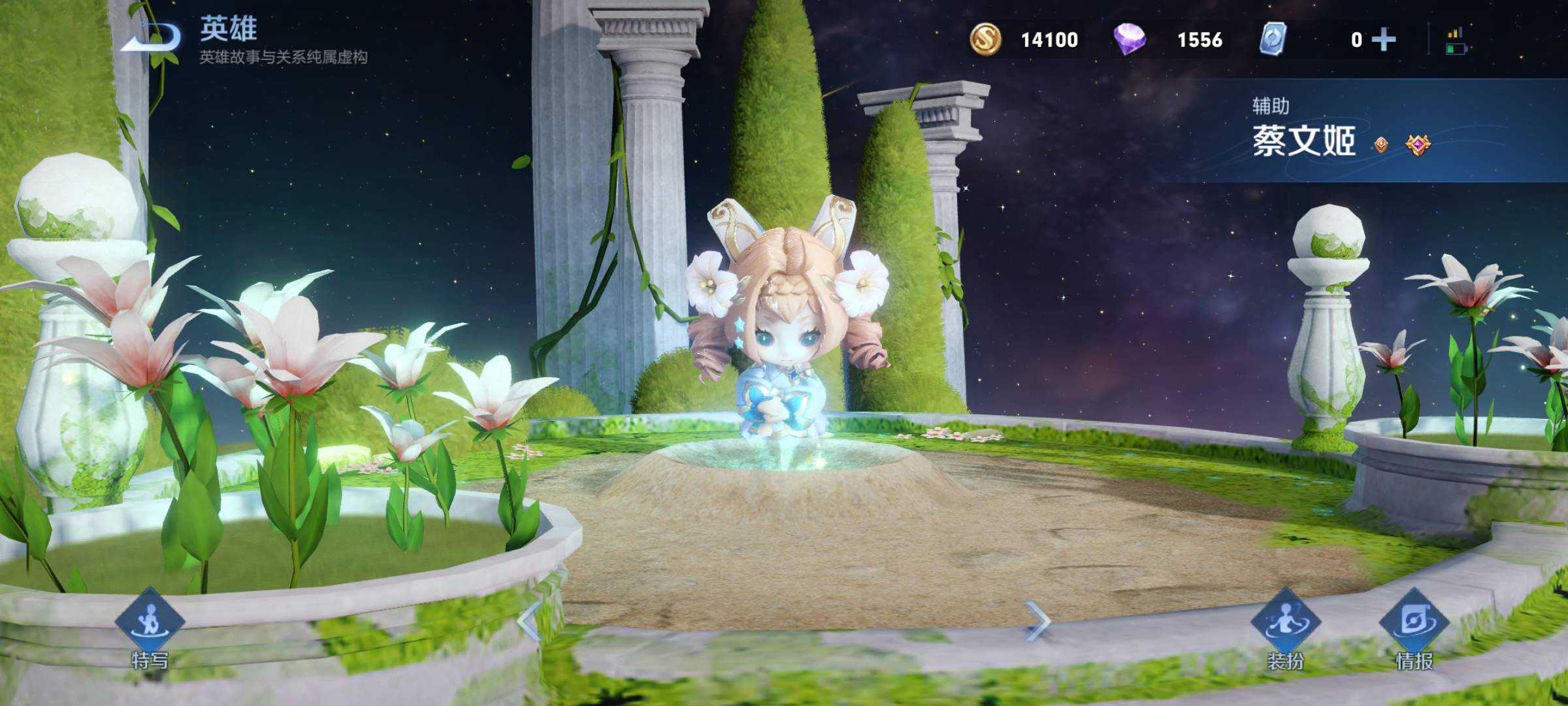This screenshot has height=706, width=1568.
Task: Tap the gold coin currency icon
Action: click(985, 39)
